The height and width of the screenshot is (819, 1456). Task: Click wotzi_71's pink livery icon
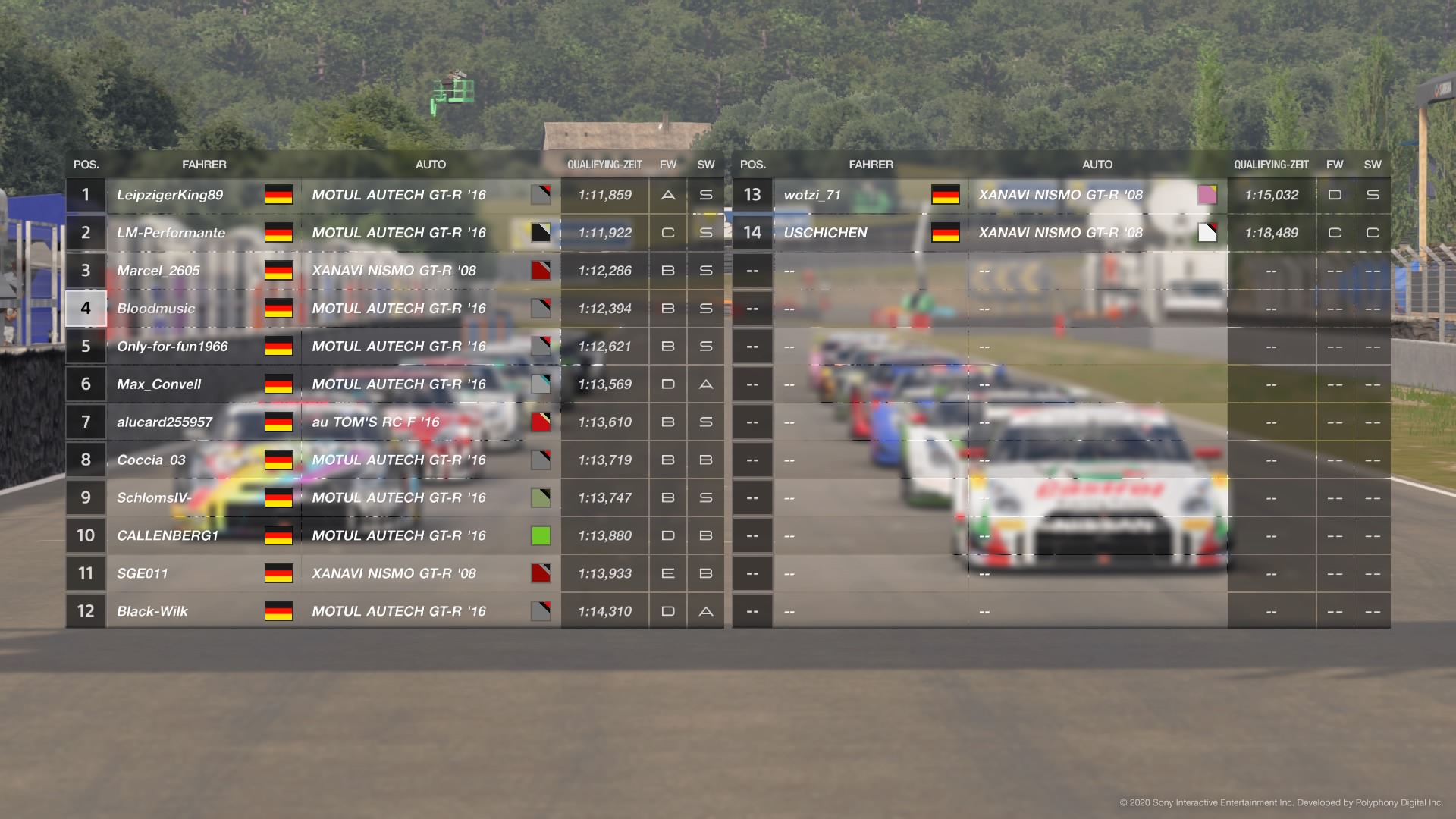point(1207,195)
